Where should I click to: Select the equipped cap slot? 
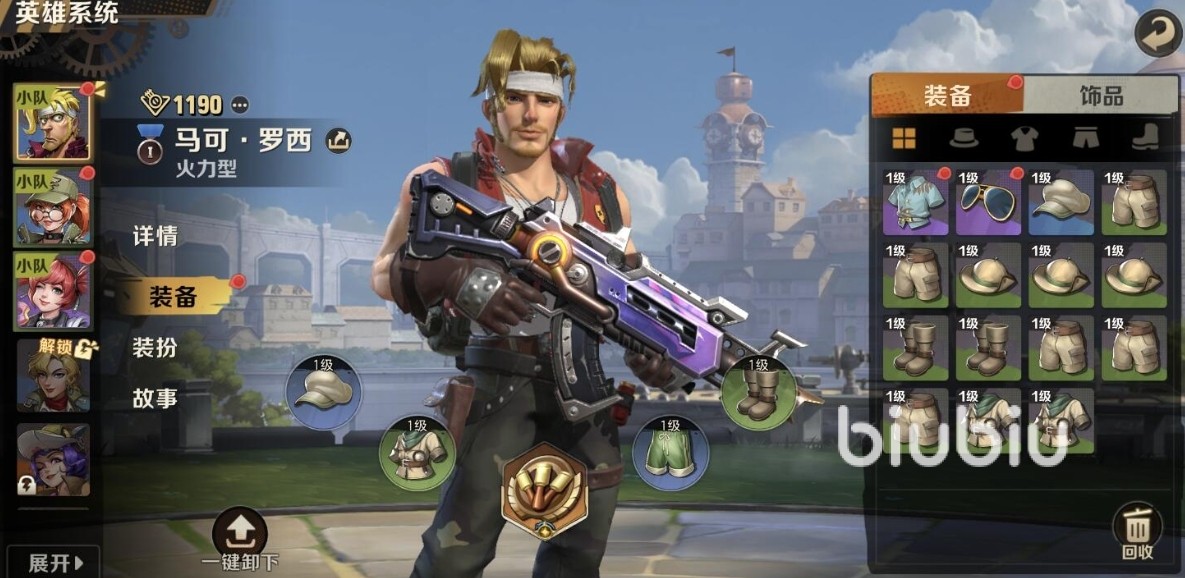(x=324, y=392)
